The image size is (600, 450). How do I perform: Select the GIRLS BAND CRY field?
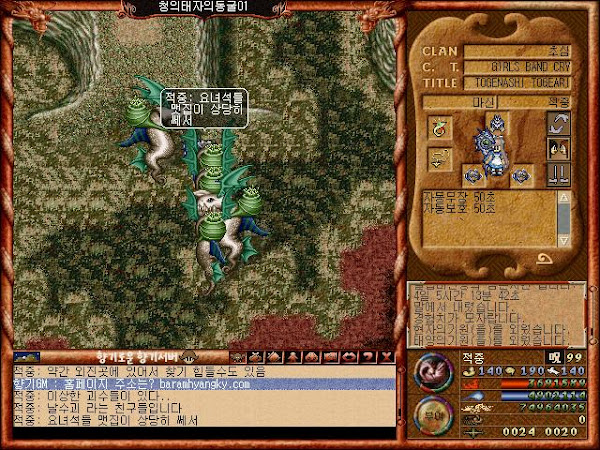click(518, 66)
